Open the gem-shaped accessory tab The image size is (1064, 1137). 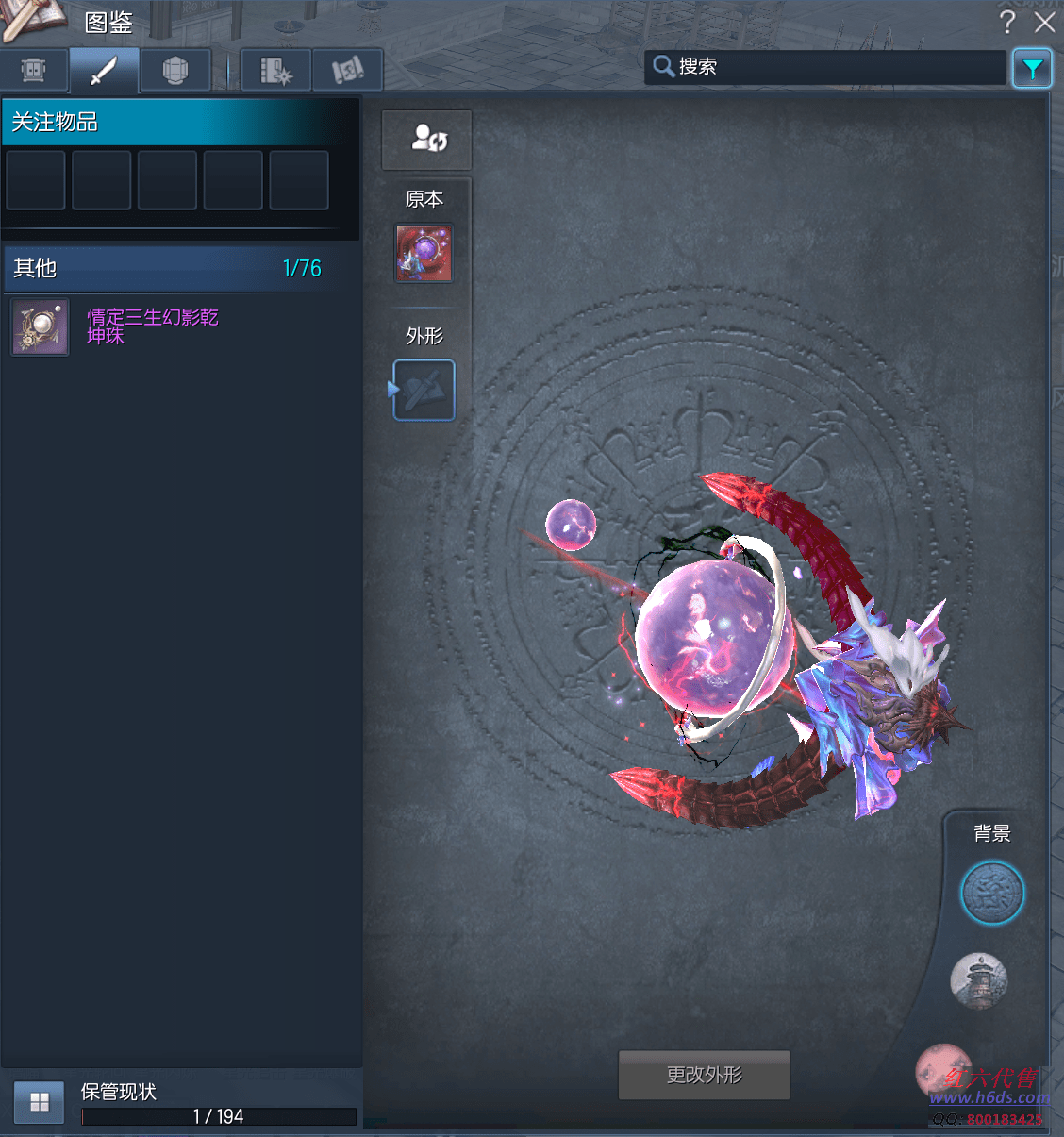pyautogui.click(x=175, y=71)
